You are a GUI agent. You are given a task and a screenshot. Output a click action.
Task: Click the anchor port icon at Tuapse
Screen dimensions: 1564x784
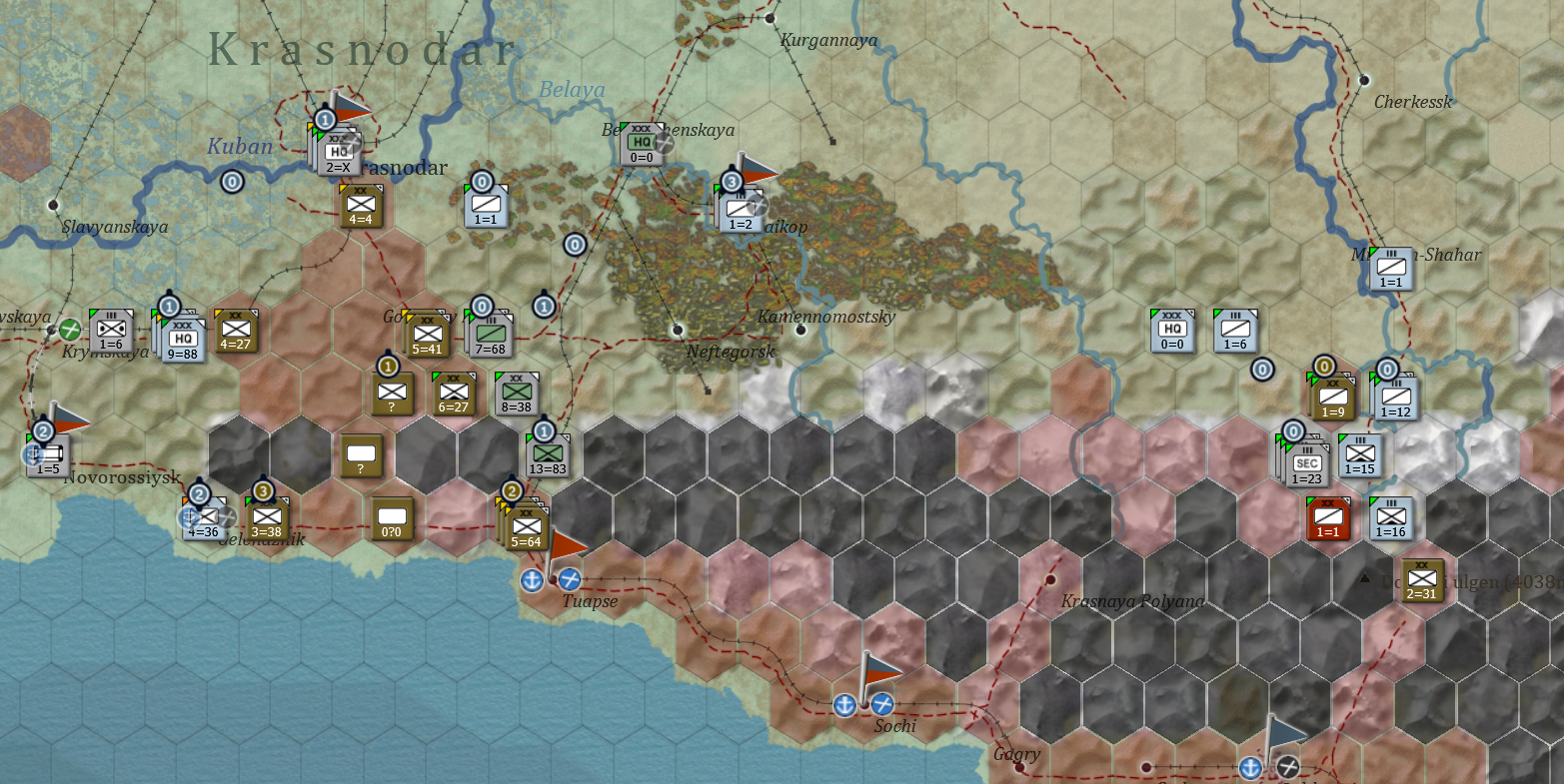point(531,580)
